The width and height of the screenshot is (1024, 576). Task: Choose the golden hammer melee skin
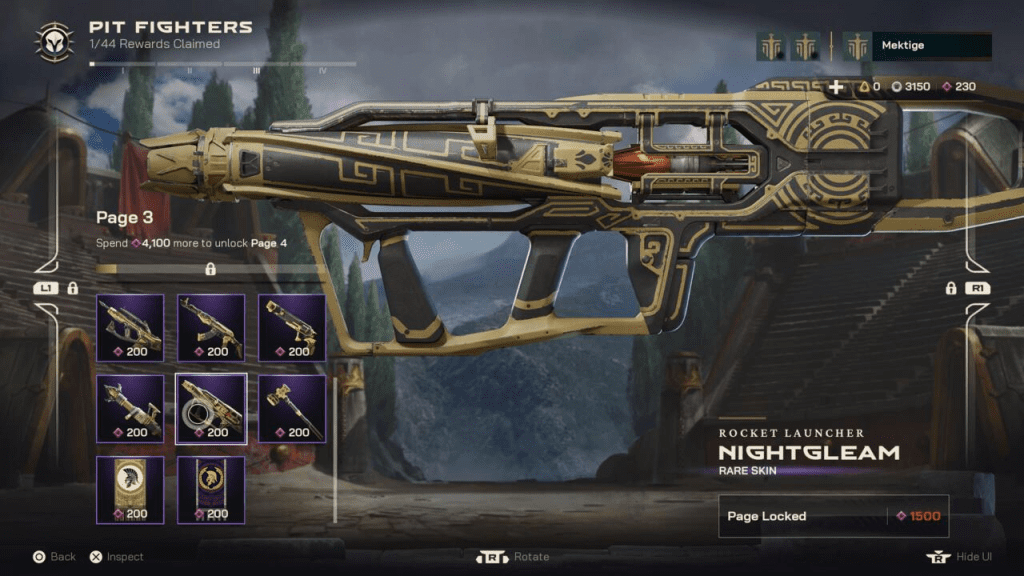click(292, 408)
